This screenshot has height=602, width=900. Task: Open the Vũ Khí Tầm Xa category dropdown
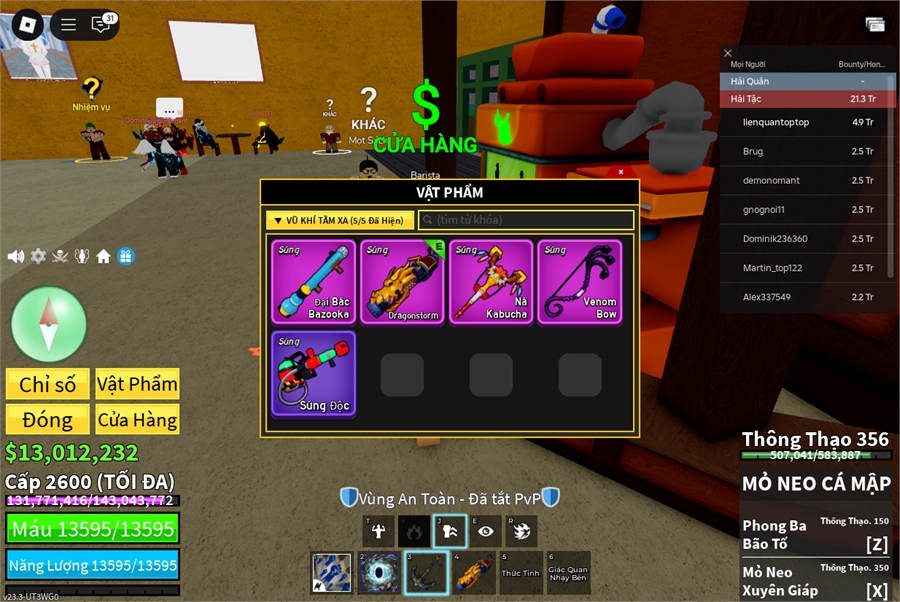[340, 220]
